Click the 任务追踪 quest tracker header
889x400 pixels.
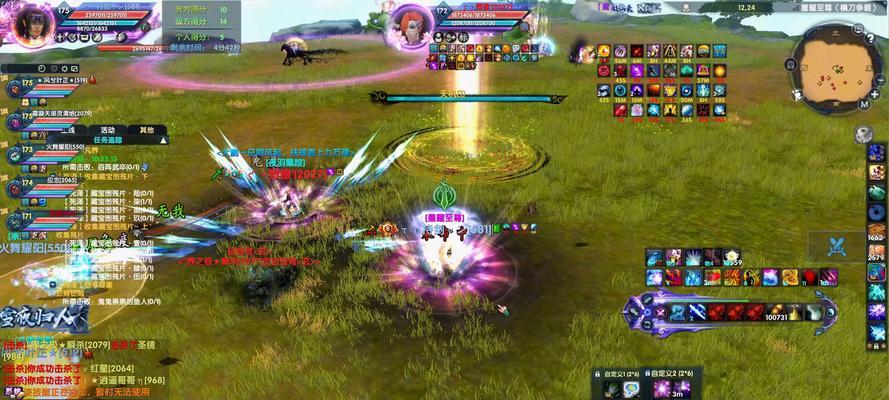tap(106, 141)
